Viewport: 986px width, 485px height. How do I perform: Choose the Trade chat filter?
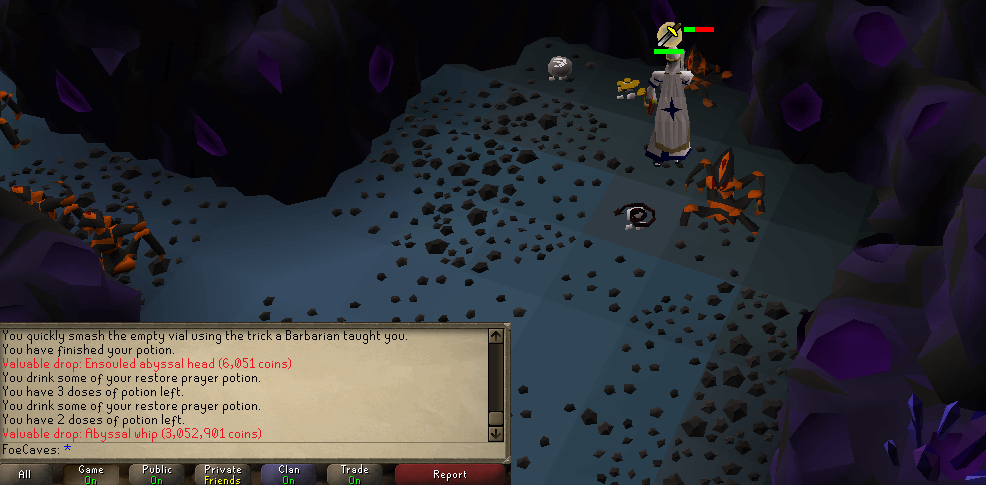[354, 474]
